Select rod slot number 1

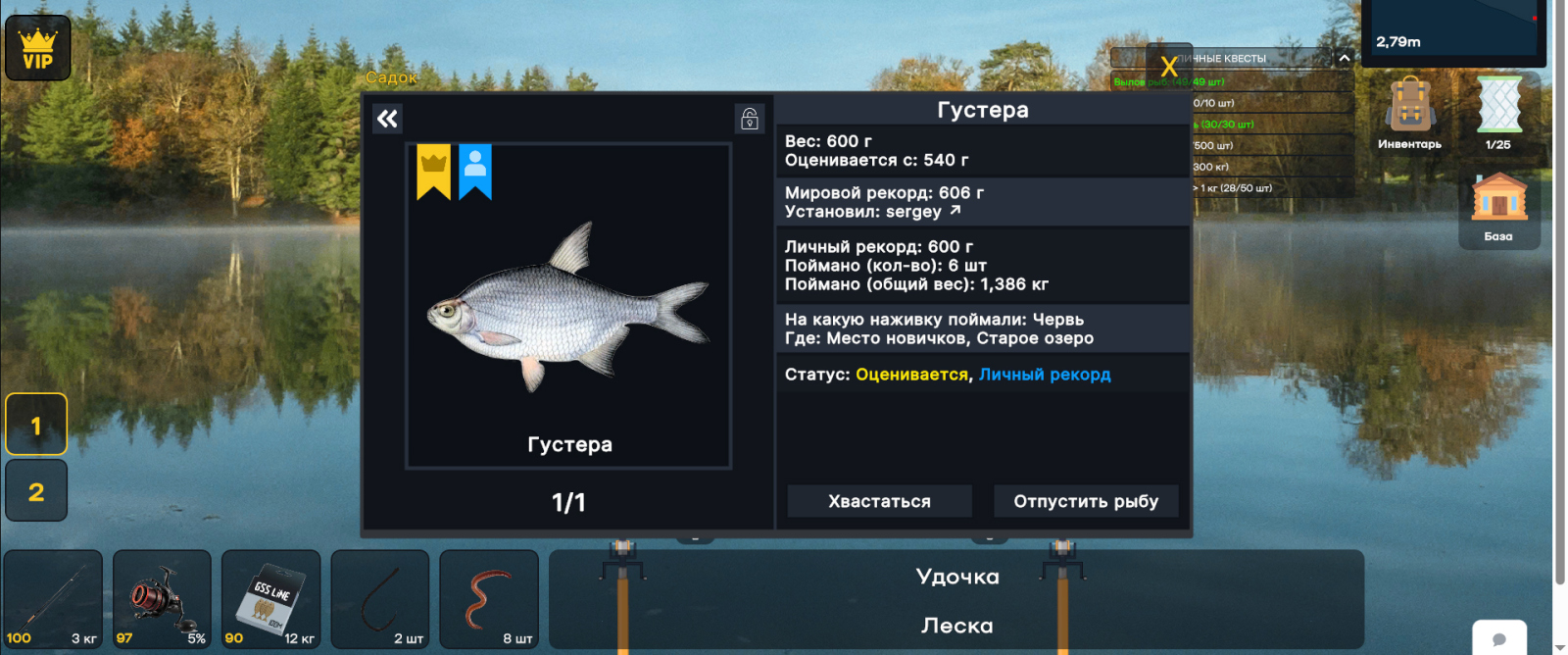(36, 425)
